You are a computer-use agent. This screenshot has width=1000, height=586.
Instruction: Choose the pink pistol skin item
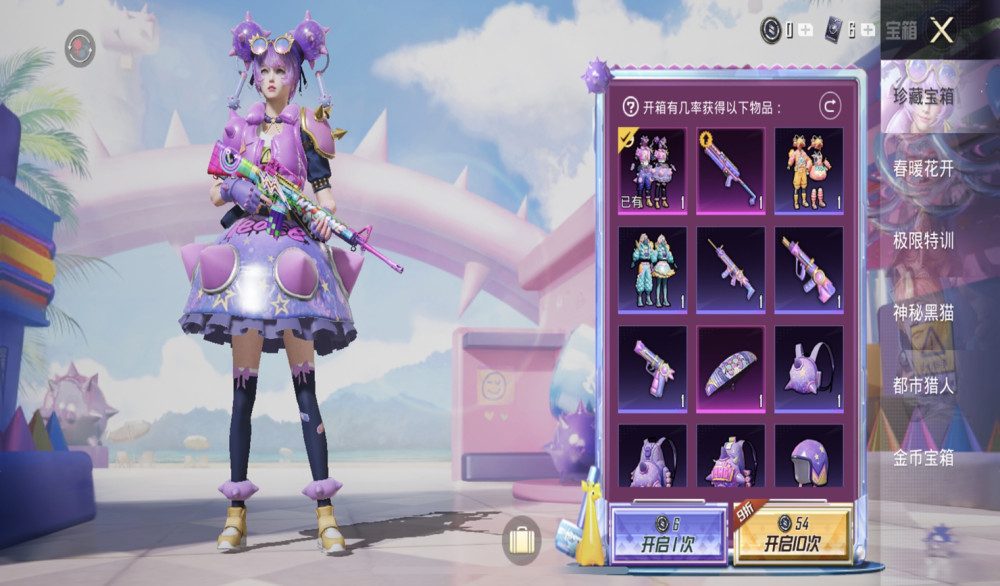point(652,368)
